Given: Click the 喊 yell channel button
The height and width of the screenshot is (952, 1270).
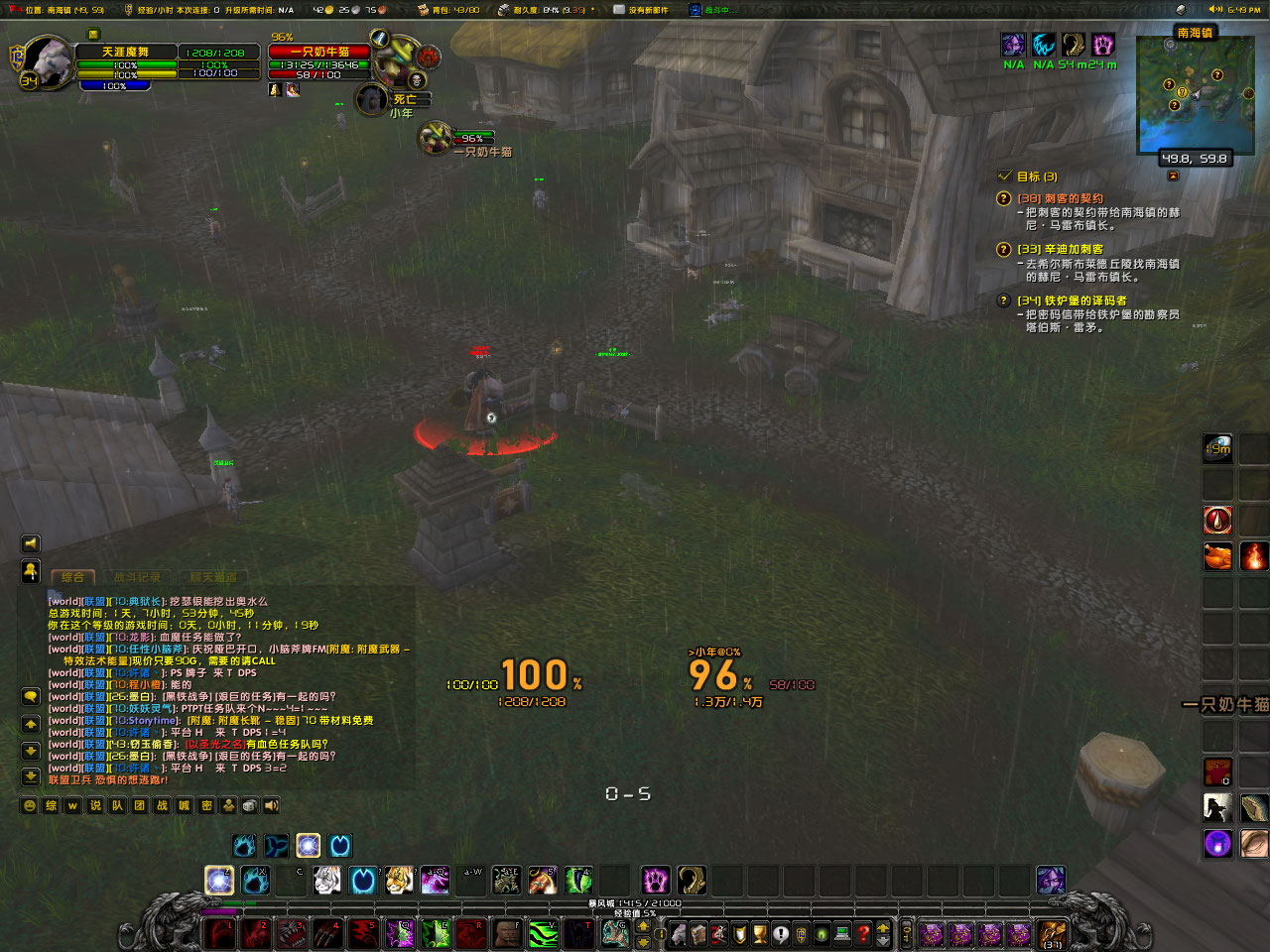Looking at the screenshot, I should click(x=183, y=805).
